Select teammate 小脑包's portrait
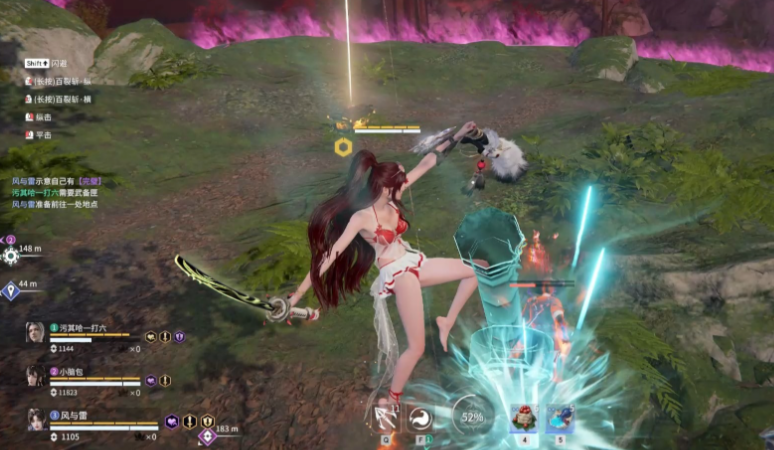 [35, 375]
